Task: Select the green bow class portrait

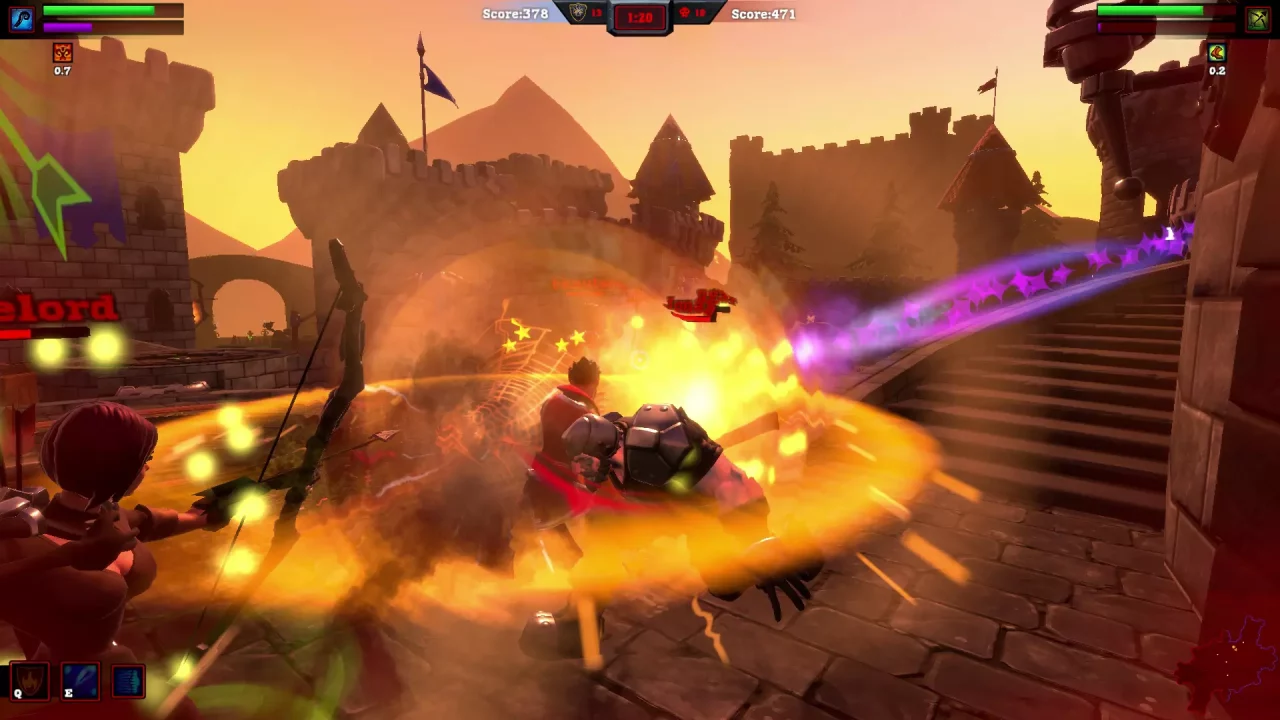Action: 1257,19
